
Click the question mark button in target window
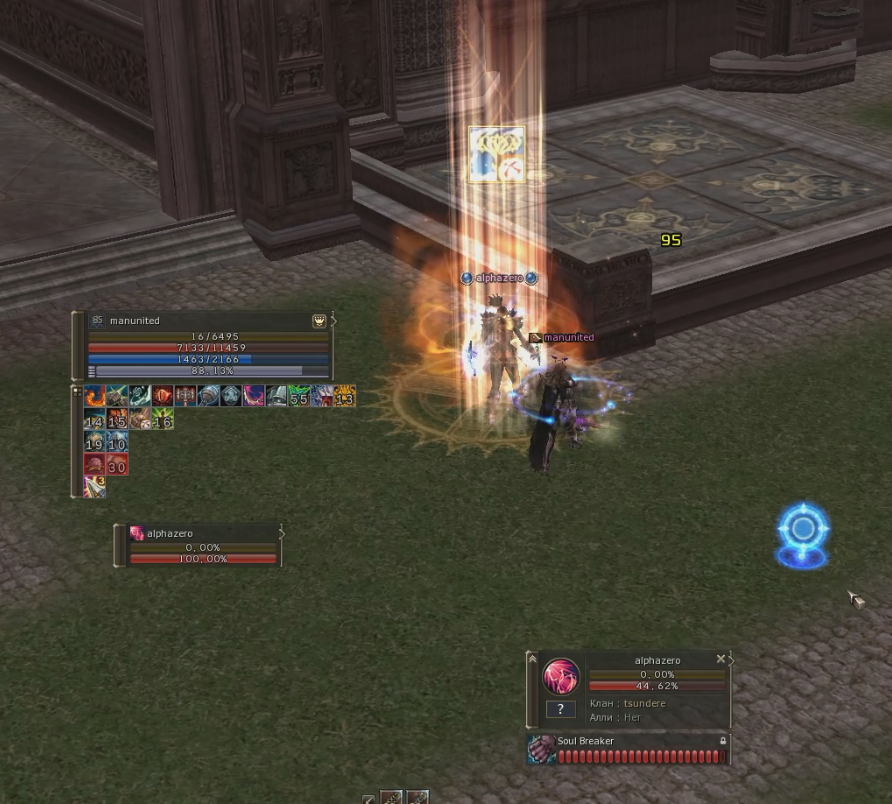tap(560, 709)
